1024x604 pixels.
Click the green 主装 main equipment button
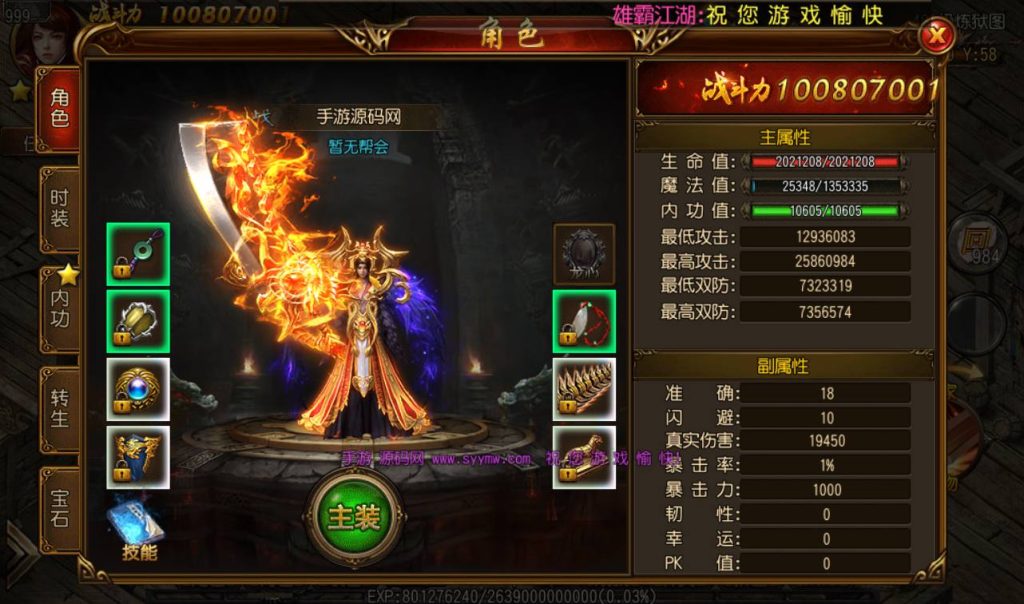[353, 517]
